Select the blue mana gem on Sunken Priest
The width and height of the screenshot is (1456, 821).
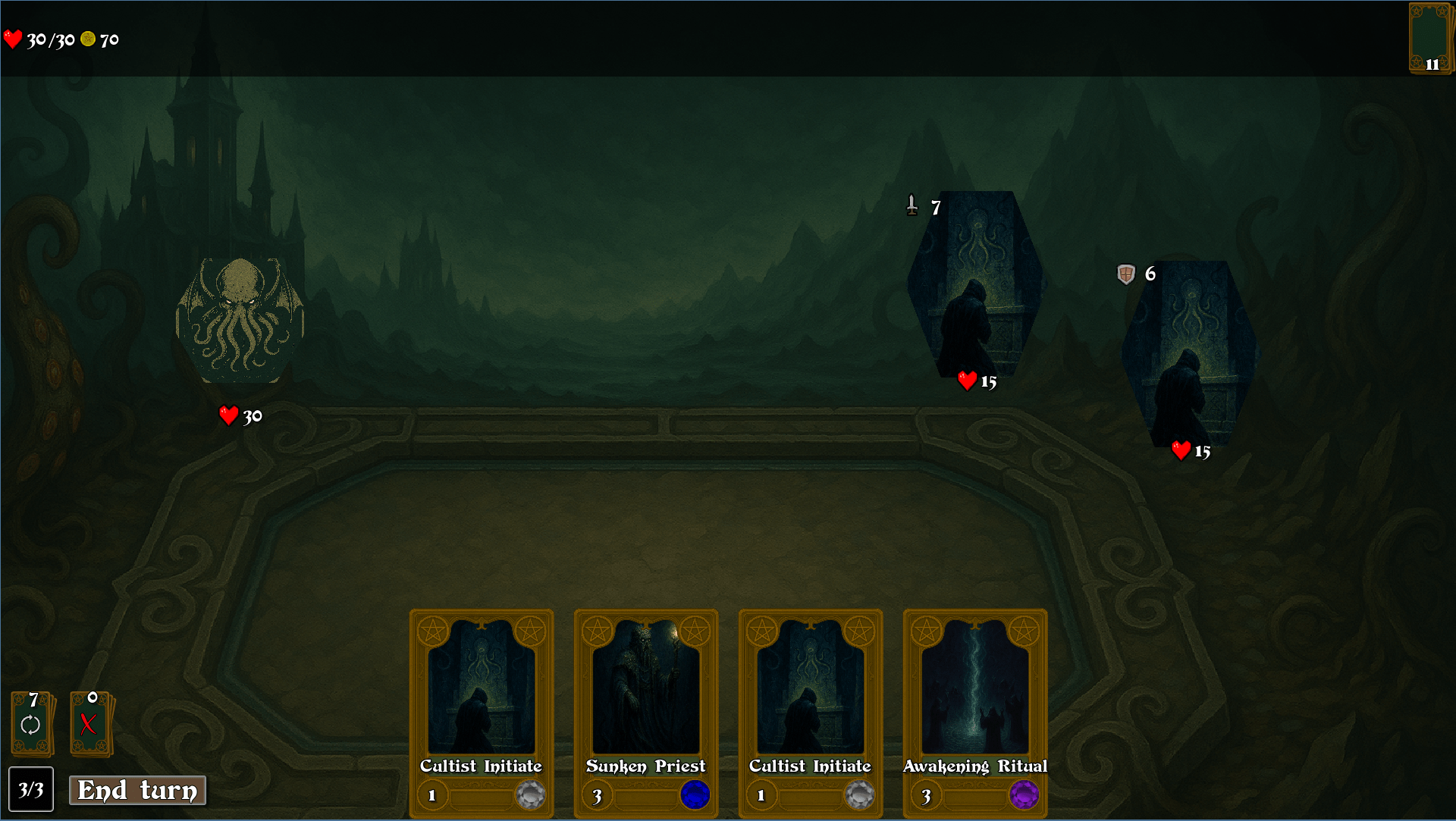pos(695,795)
